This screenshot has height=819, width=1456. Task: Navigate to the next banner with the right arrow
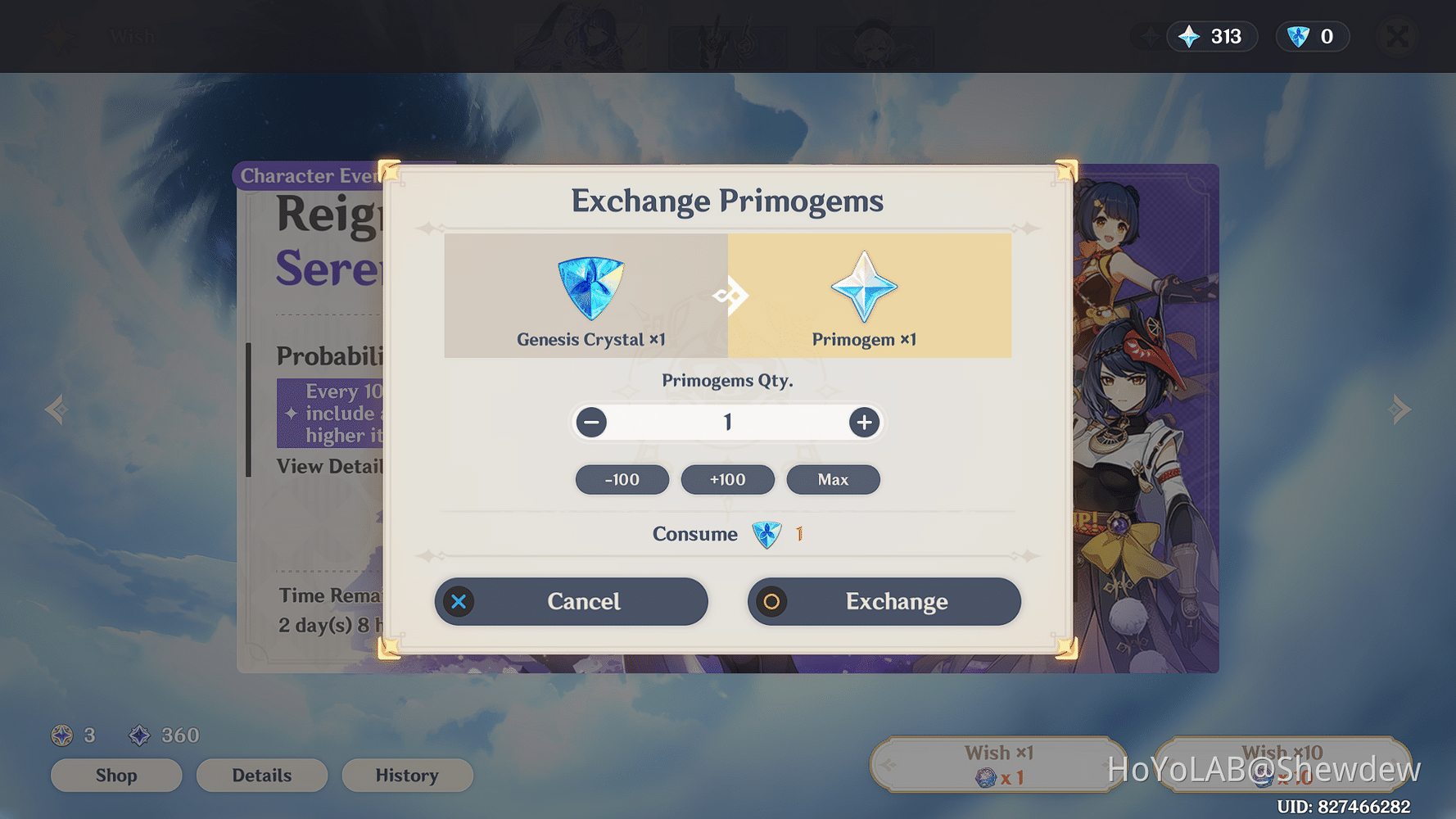click(x=1400, y=409)
